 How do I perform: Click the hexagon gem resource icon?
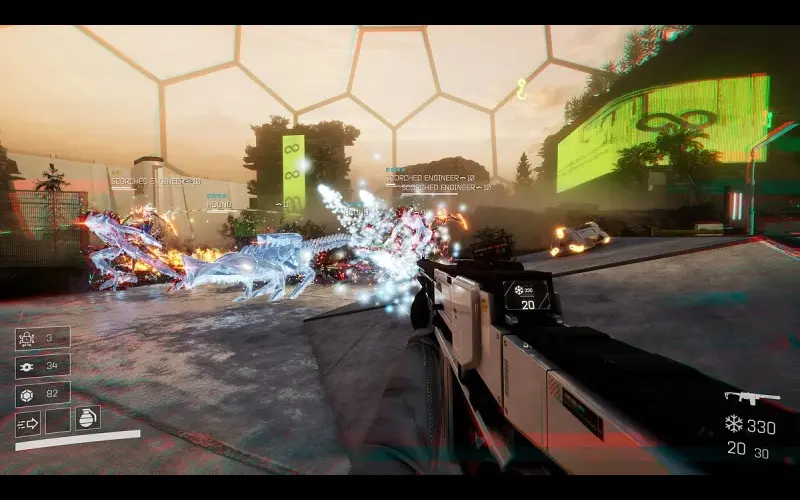coord(27,393)
